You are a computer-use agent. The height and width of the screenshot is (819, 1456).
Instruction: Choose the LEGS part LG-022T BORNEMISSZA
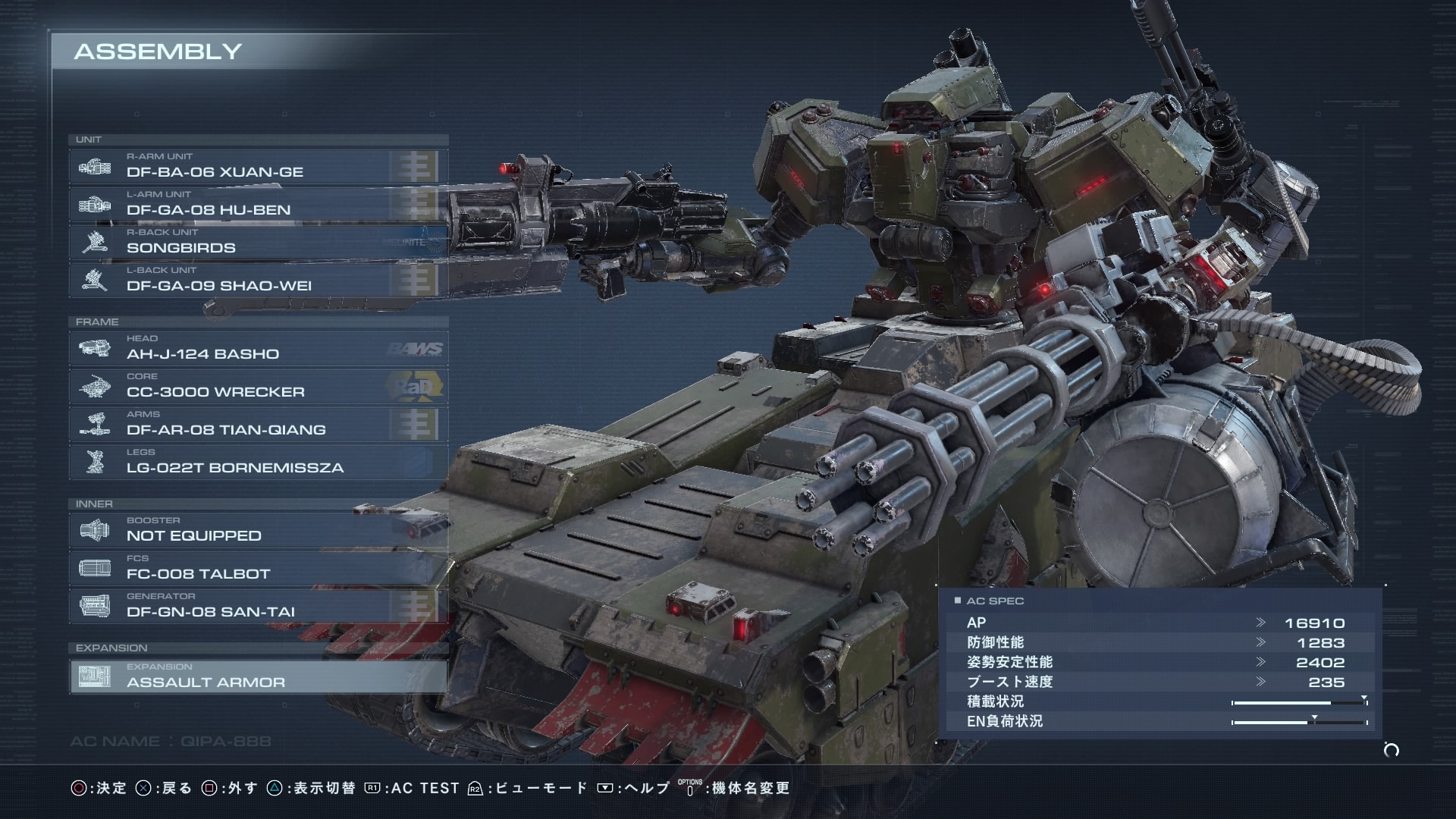click(x=258, y=462)
